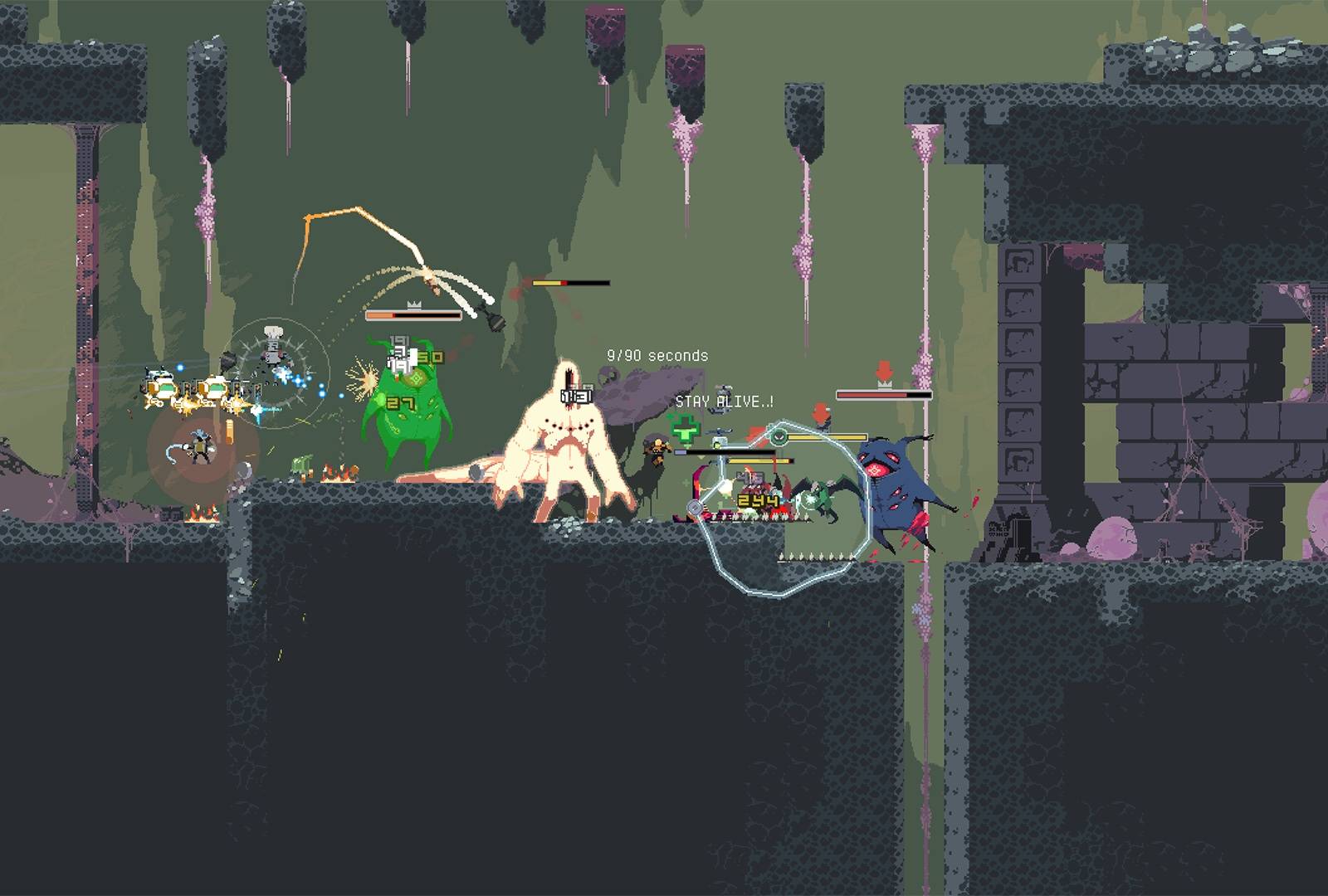The image size is (1328, 896).
Task: Click the small red down arrow near the winged enemy
Action: click(x=821, y=413)
